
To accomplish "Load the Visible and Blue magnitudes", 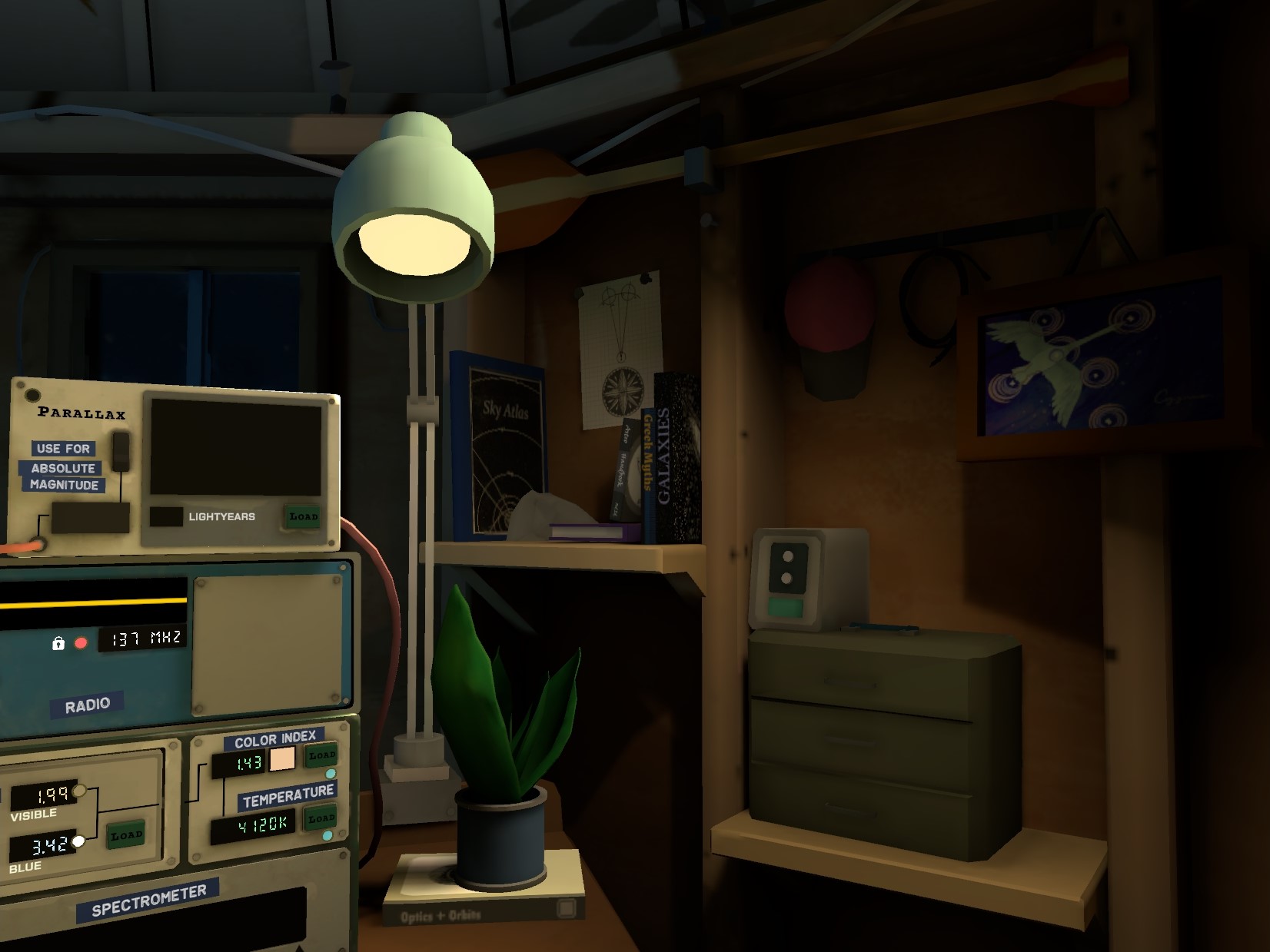I will pyautogui.click(x=126, y=834).
